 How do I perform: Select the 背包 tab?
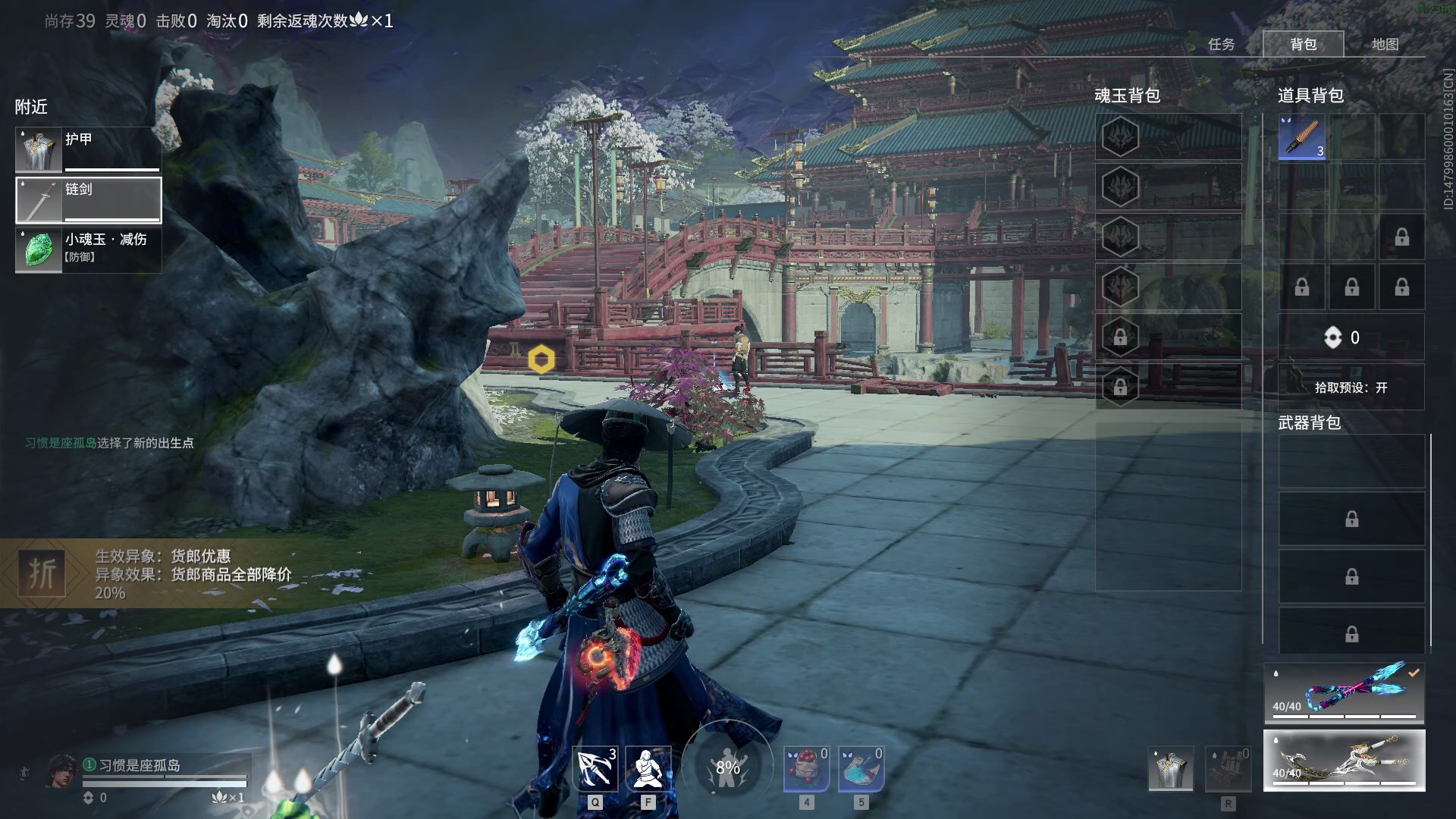(x=1303, y=44)
